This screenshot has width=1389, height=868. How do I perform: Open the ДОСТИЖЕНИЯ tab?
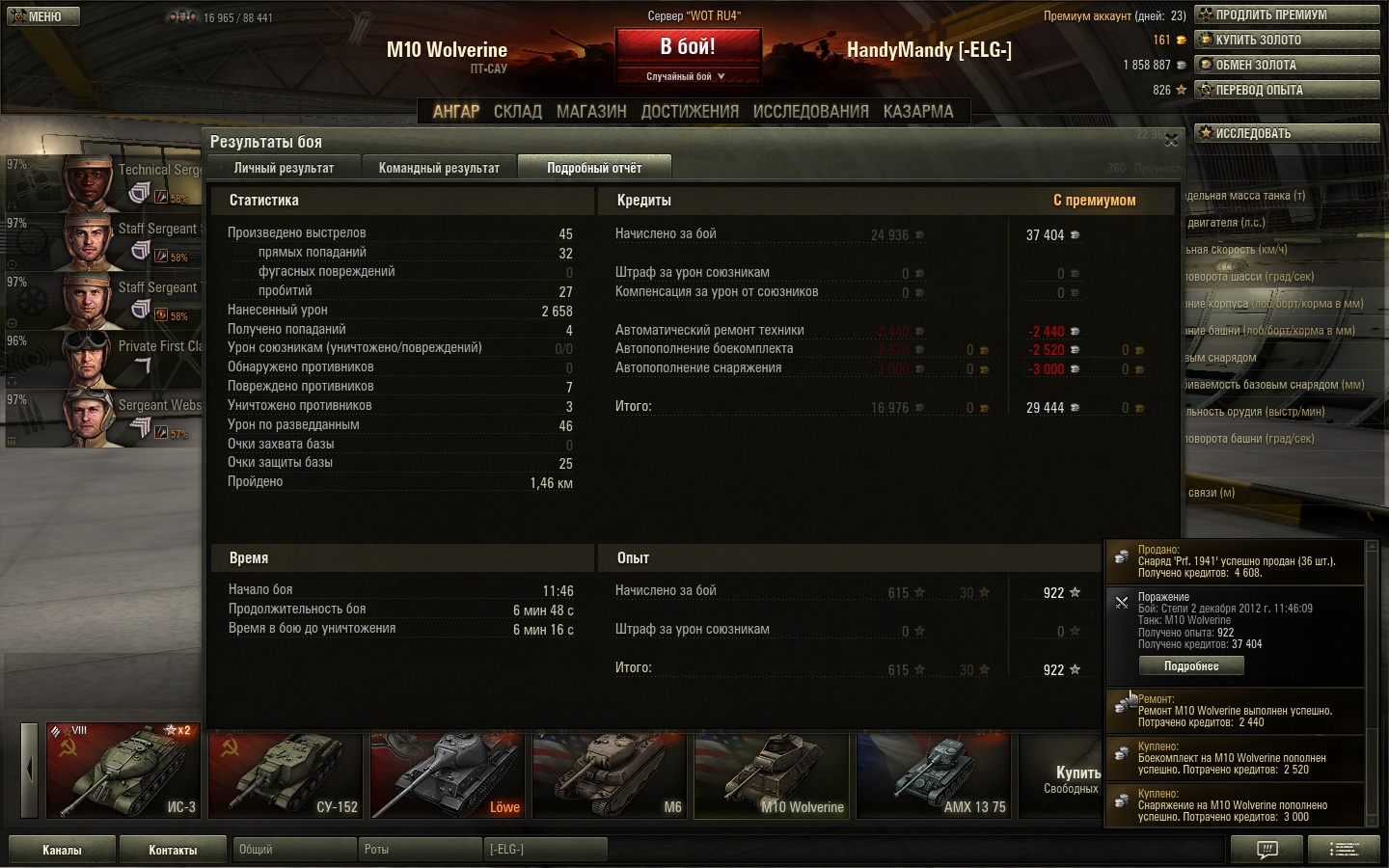[690, 112]
